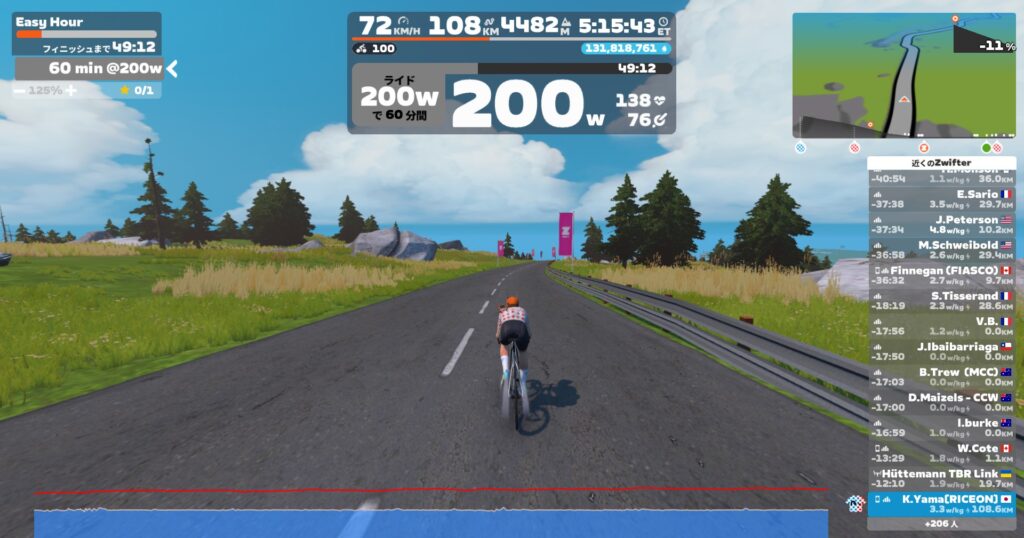Image resolution: width=1024 pixels, height=538 pixels.
Task: Decrease workout intensity with the minus button
Action: coord(20,90)
